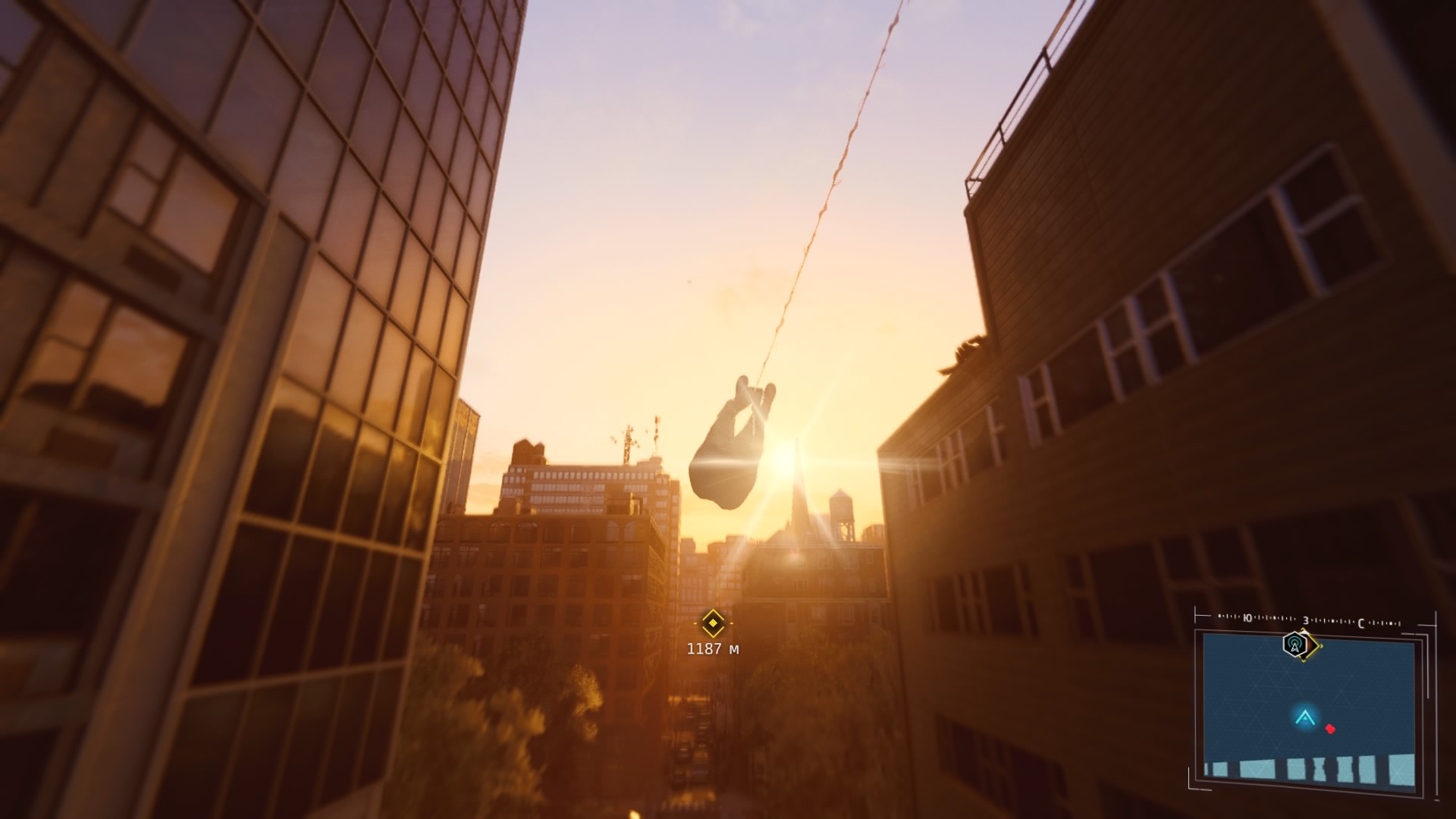Click the red enemy marker on the minimap
Viewport: 1456px width, 819px height.
click(x=1329, y=729)
